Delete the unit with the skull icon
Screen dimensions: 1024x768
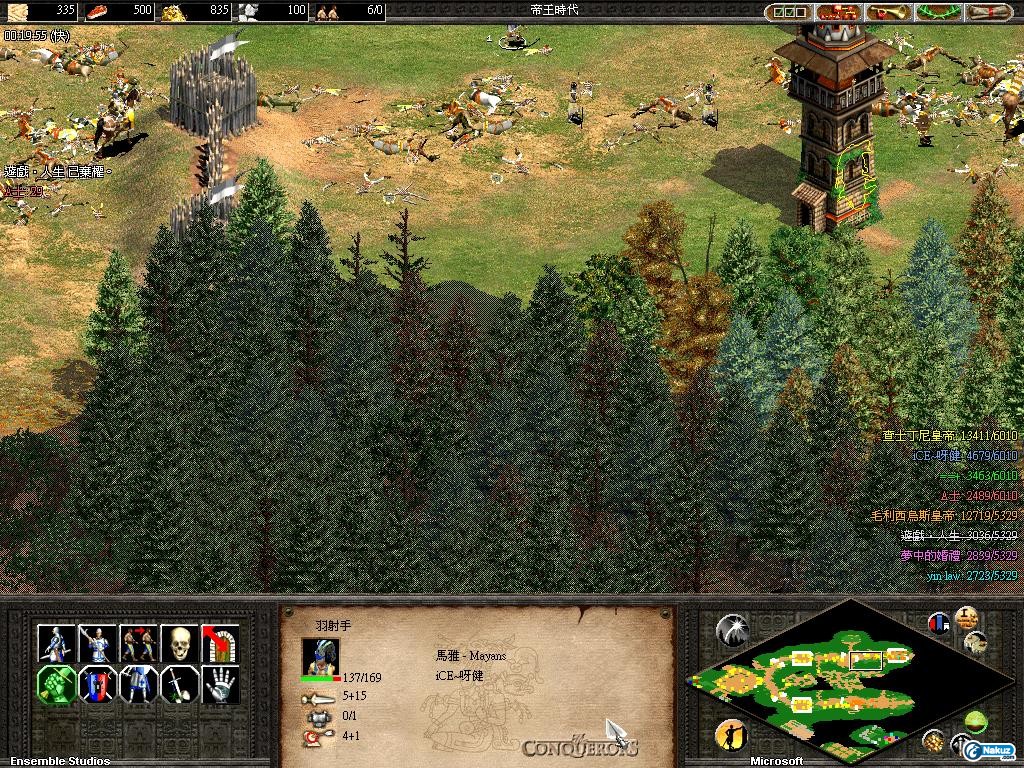point(179,643)
